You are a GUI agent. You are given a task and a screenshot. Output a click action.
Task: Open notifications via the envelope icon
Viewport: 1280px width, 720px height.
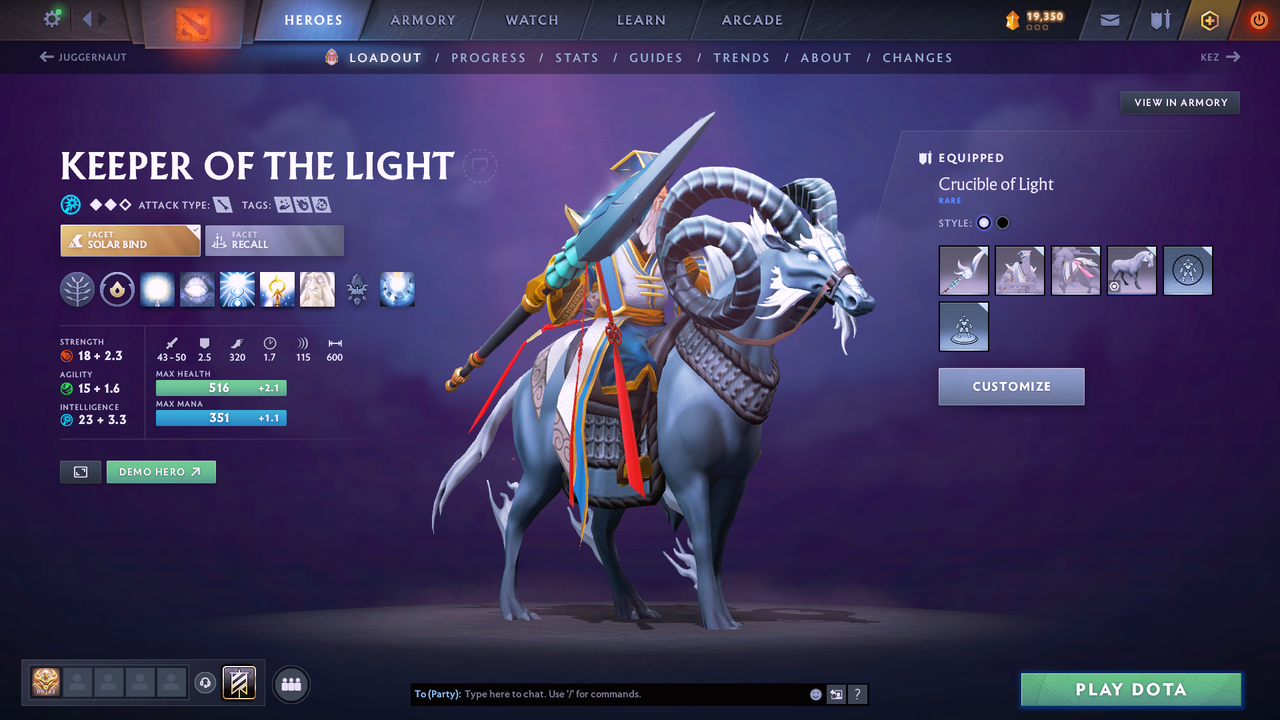pyautogui.click(x=1108, y=20)
